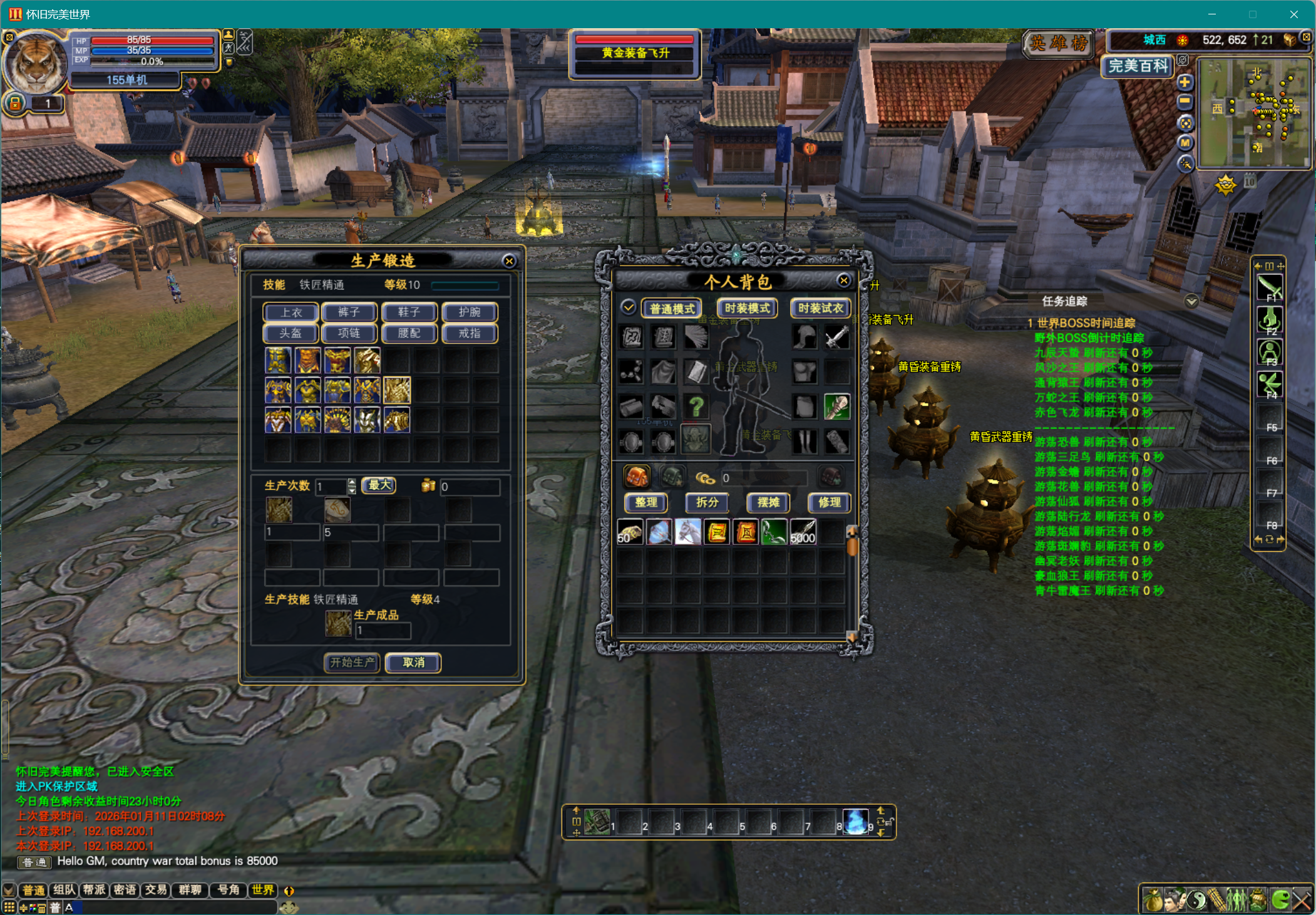Collapse the 任务追踪 quest tracker
Image resolution: width=1316 pixels, height=915 pixels.
[x=1191, y=301]
